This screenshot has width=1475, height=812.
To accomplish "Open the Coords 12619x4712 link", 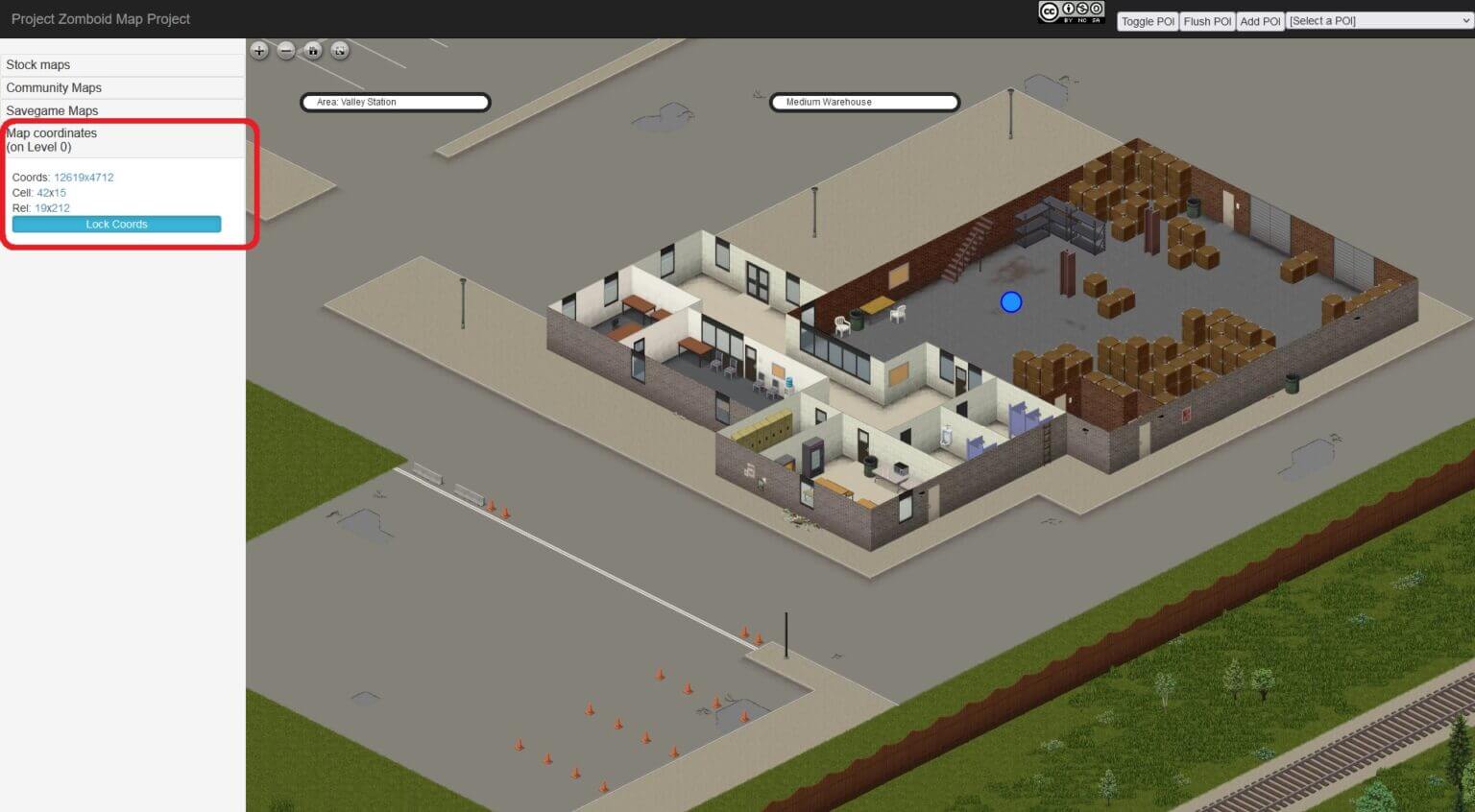I will 84,177.
